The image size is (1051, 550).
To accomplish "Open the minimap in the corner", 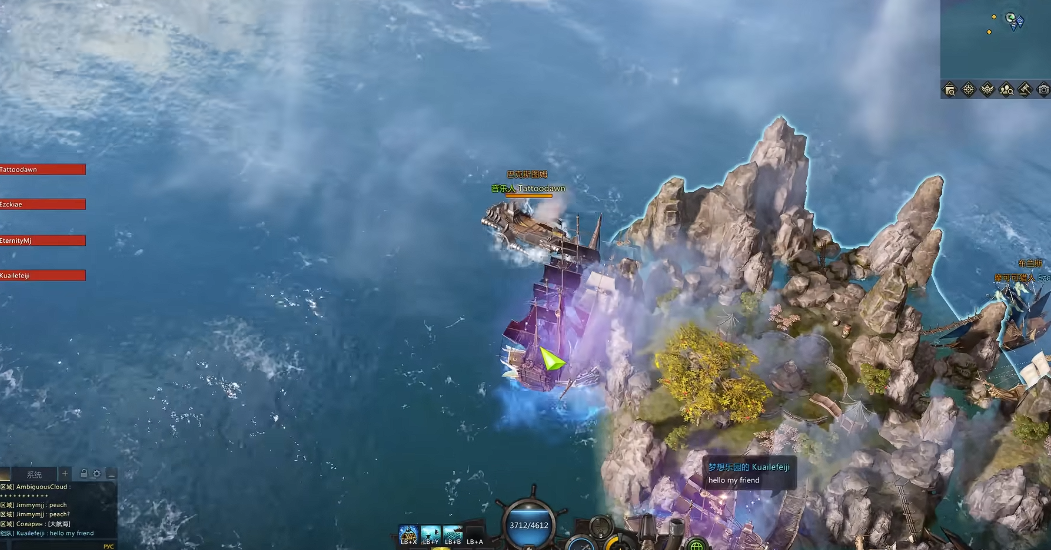I will pos(995,38).
